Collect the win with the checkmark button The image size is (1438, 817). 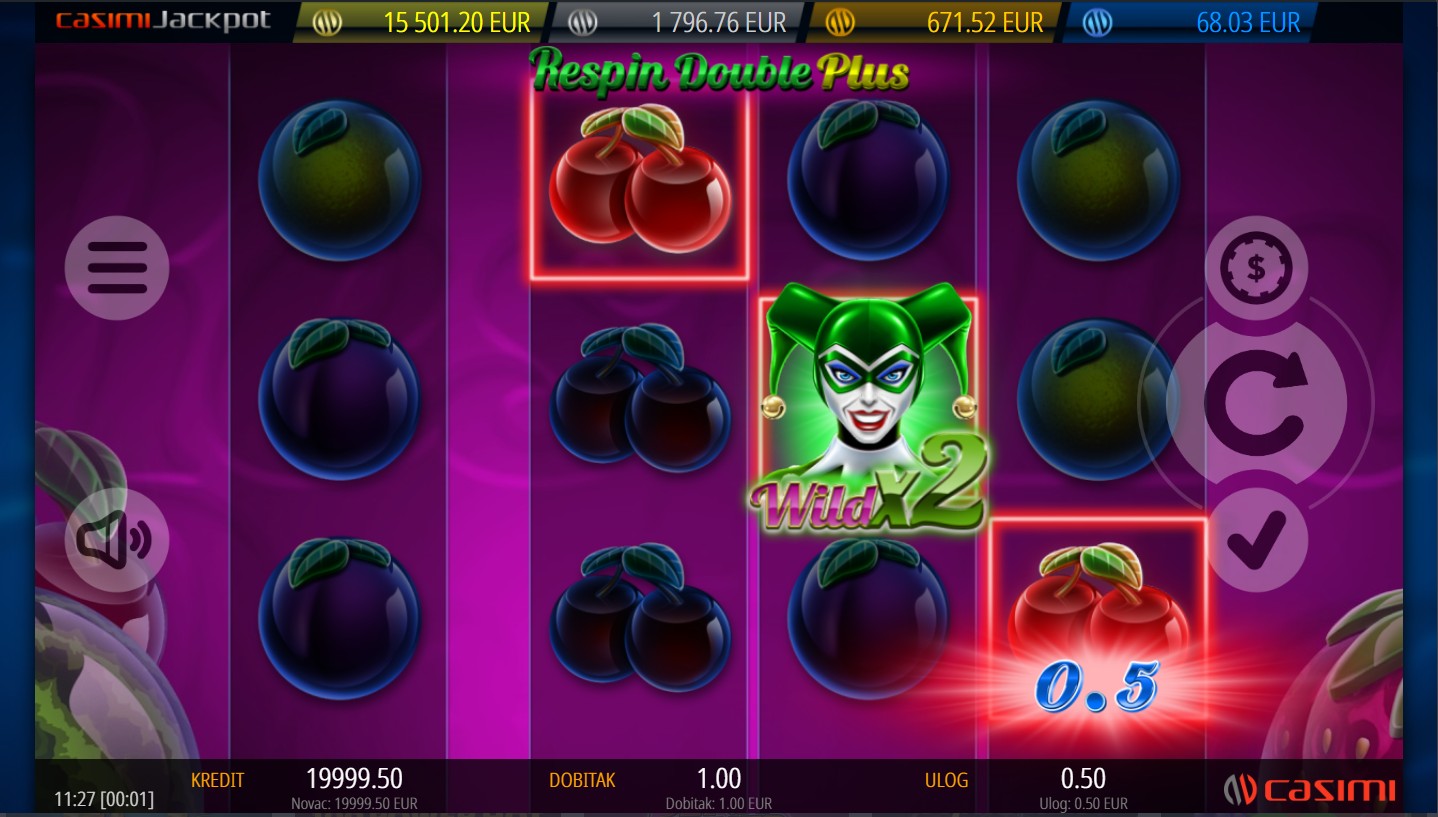point(1256,540)
